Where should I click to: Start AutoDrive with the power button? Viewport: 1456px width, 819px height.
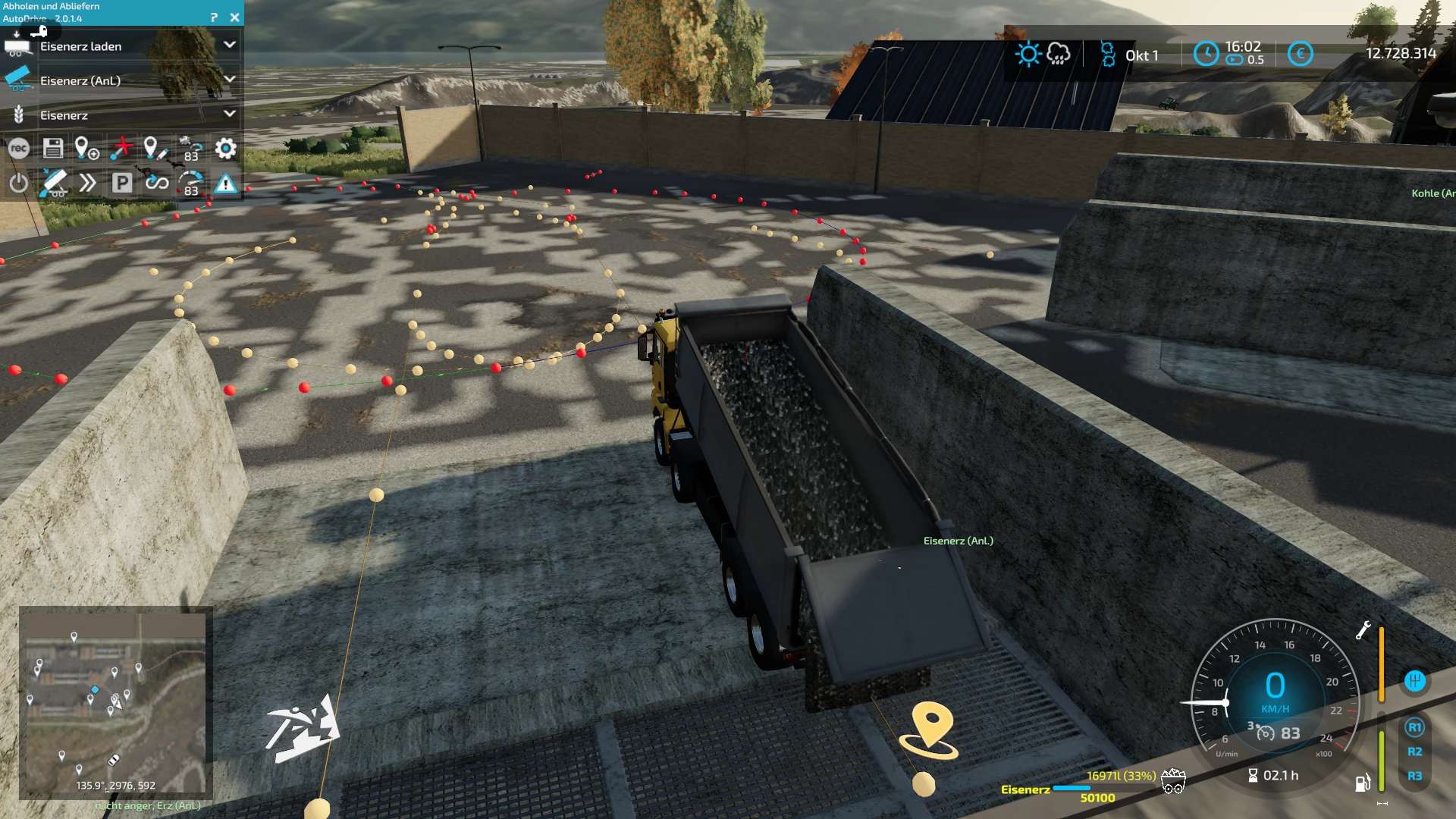19,183
